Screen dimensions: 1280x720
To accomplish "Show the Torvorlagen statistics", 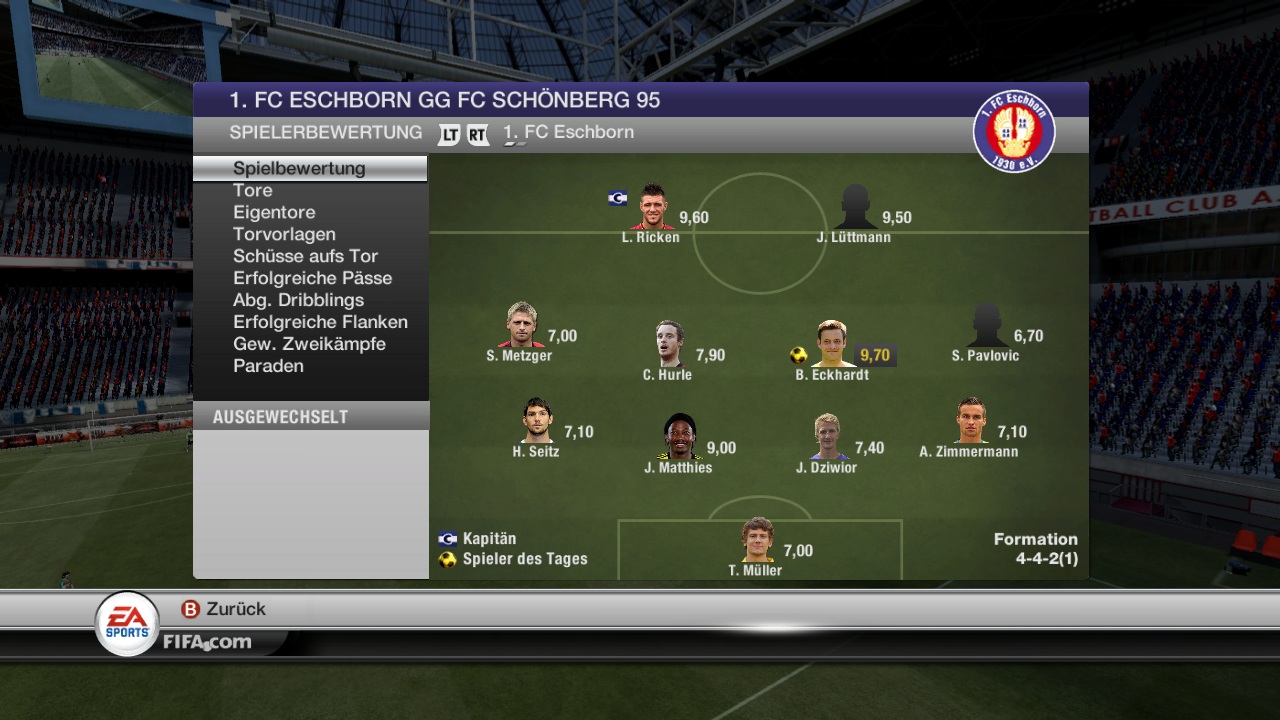I will (284, 234).
